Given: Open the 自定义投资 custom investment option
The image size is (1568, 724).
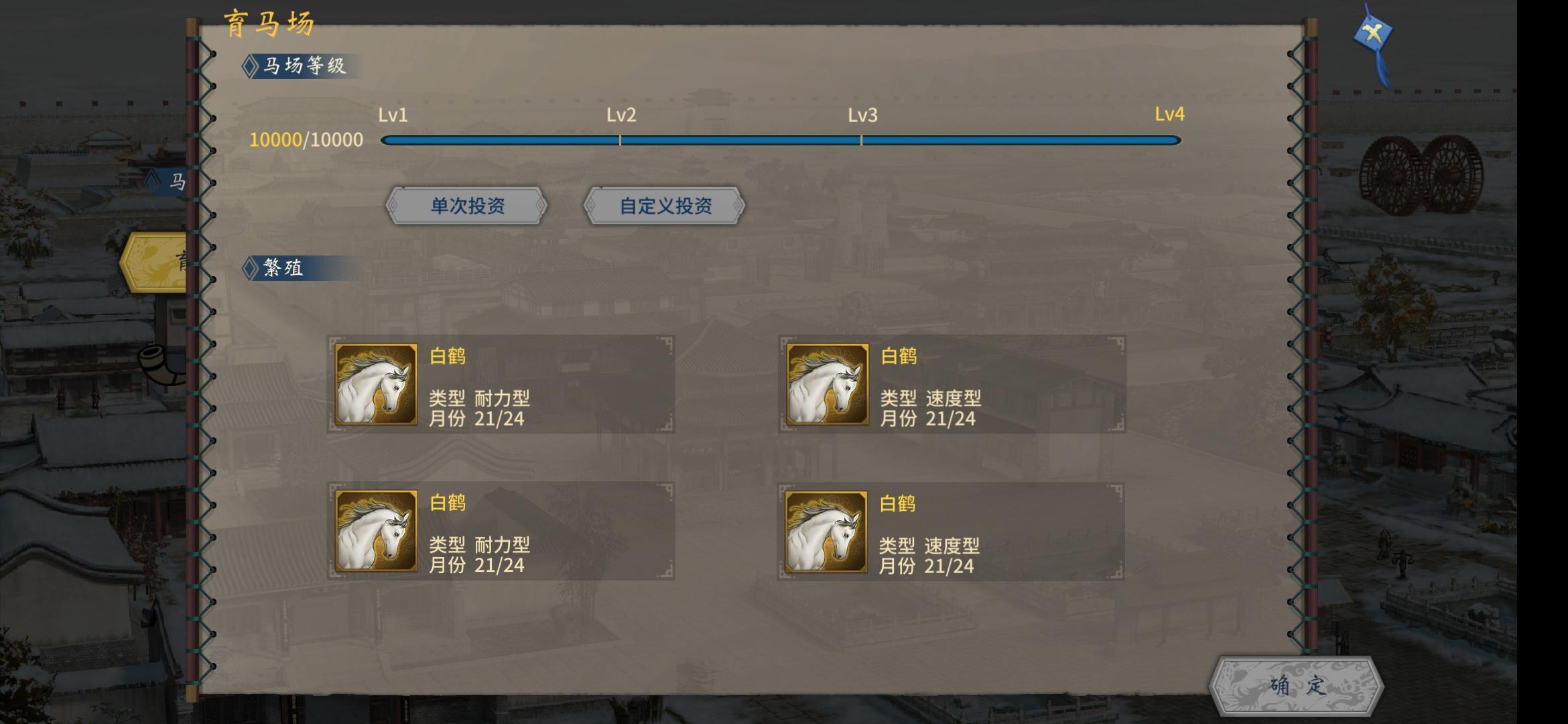Looking at the screenshot, I should point(663,206).
